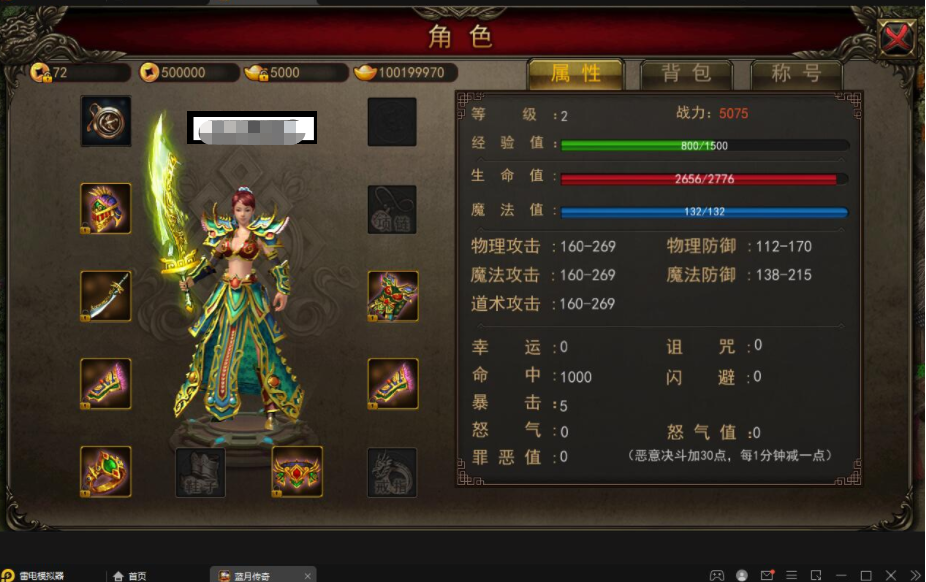
Task: Inspect the green gem ring slot
Action: pos(106,471)
